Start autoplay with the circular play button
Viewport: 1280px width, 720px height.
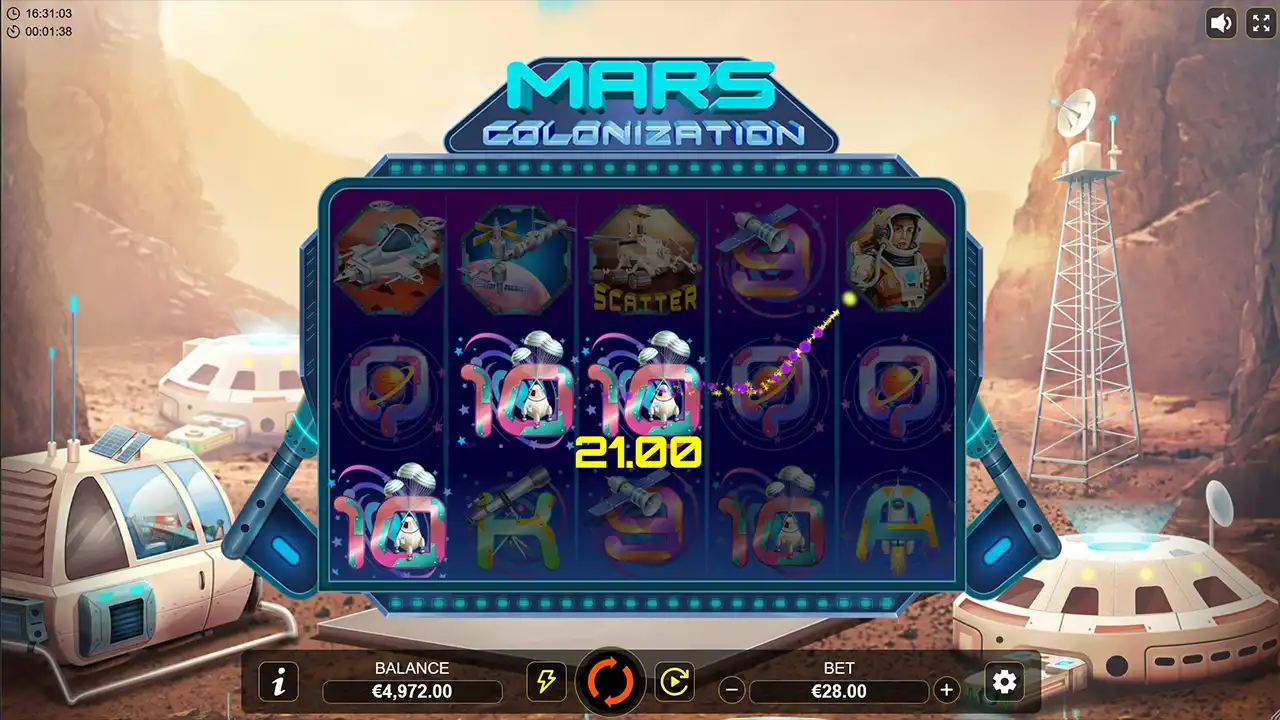click(x=674, y=681)
